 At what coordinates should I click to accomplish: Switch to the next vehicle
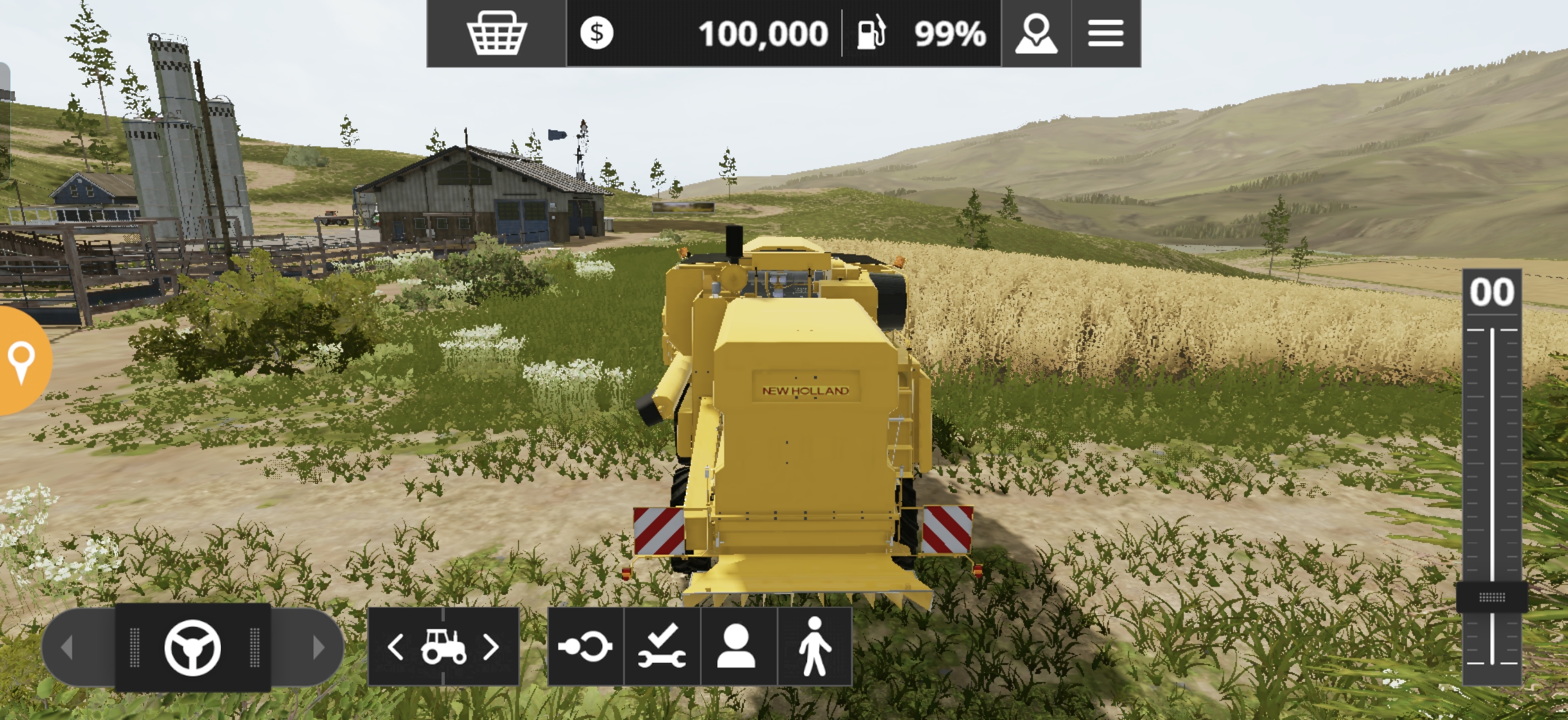coord(491,647)
